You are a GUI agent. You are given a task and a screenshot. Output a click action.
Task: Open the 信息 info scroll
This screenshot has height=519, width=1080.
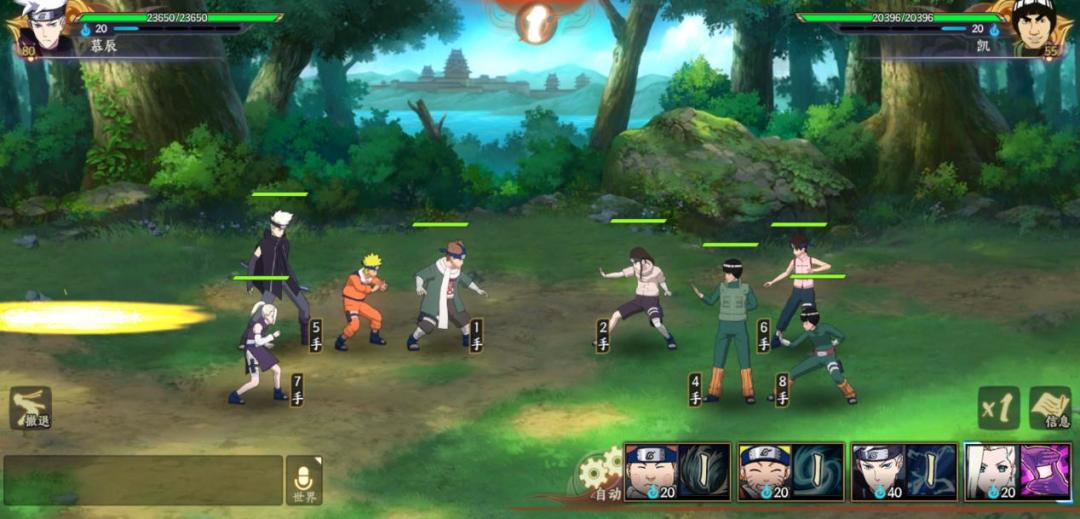(1049, 408)
